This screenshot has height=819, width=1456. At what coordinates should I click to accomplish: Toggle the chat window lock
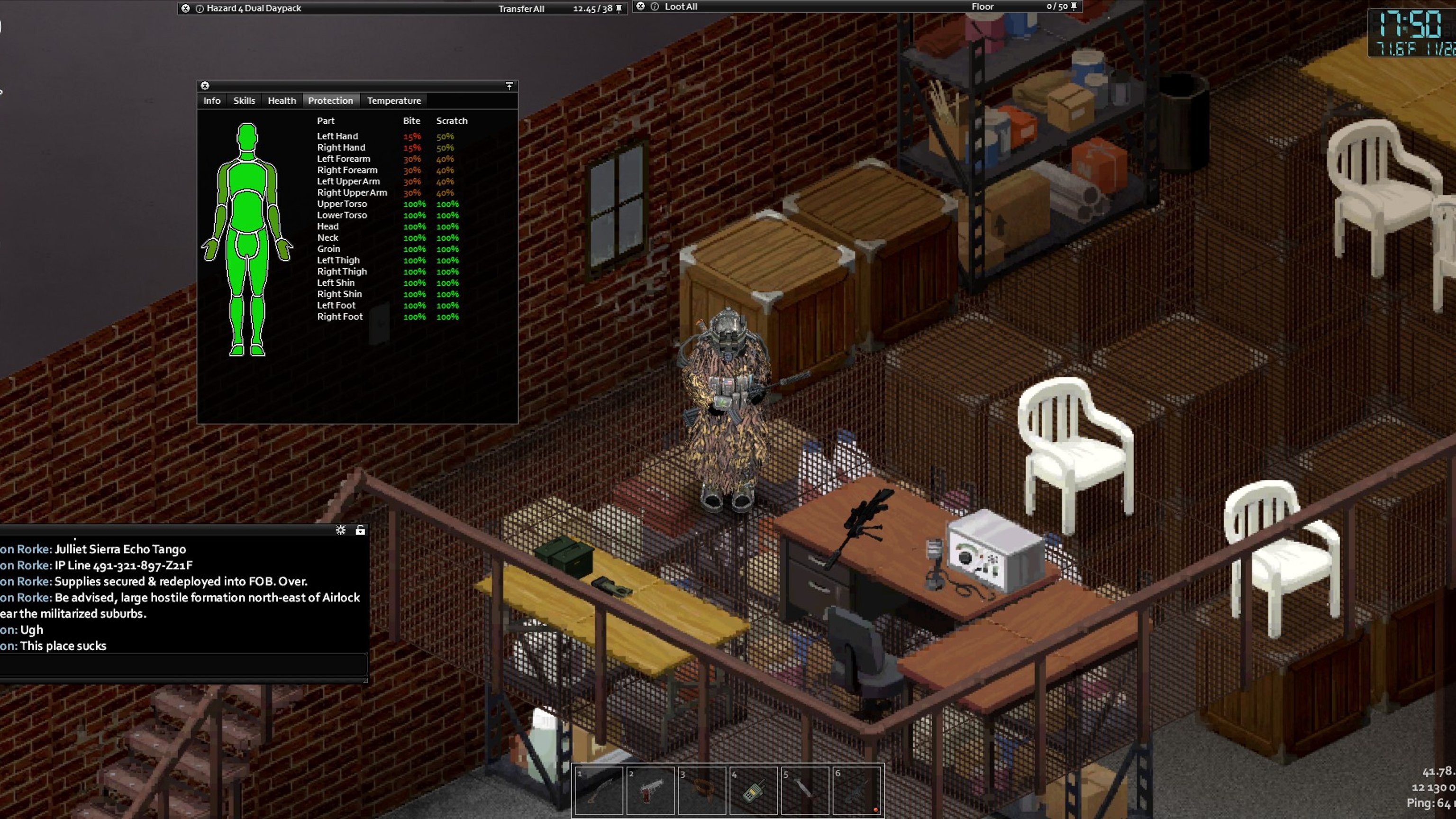[x=360, y=530]
